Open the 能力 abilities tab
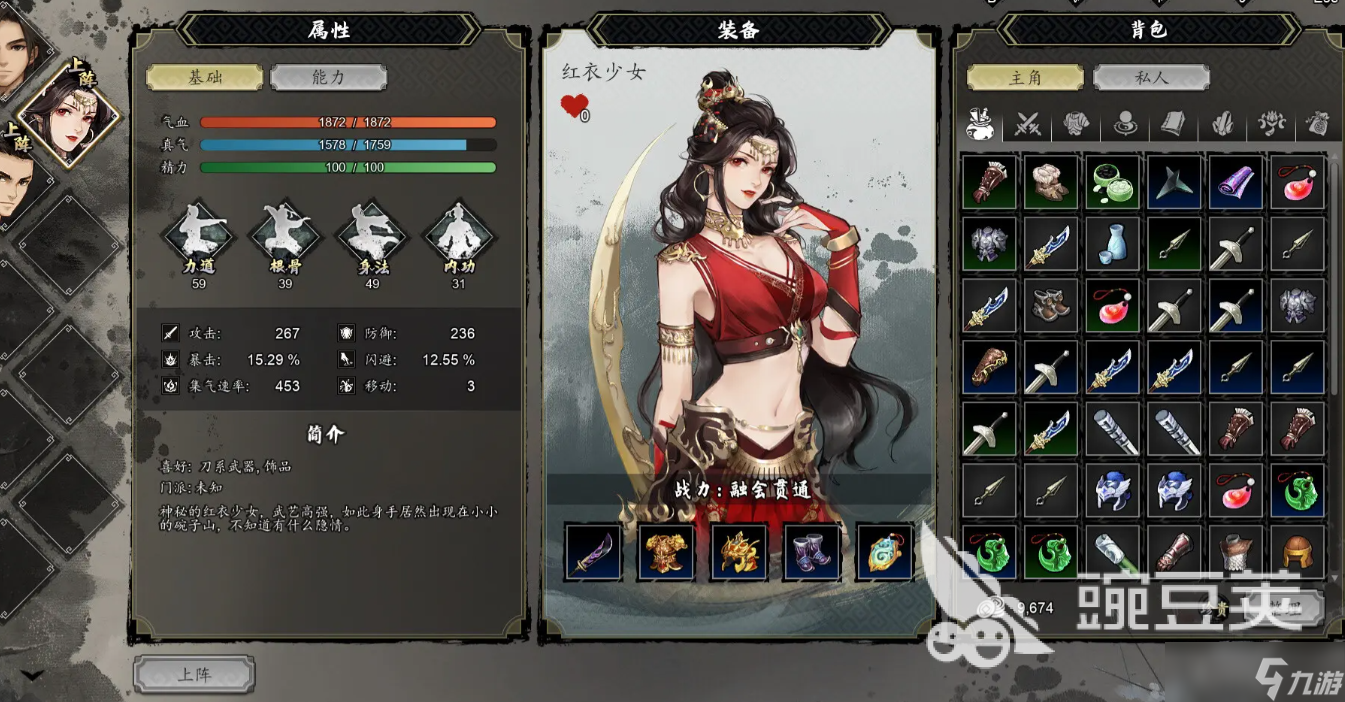 tap(328, 77)
